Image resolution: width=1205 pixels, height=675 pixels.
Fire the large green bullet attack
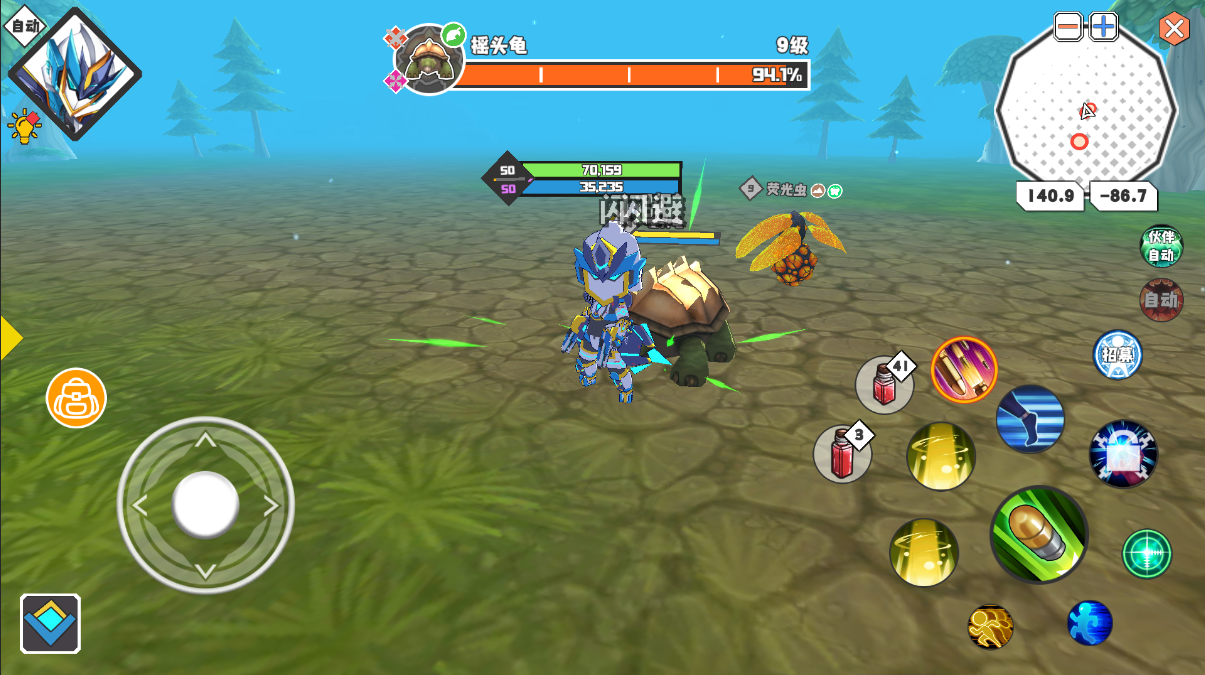click(1039, 535)
